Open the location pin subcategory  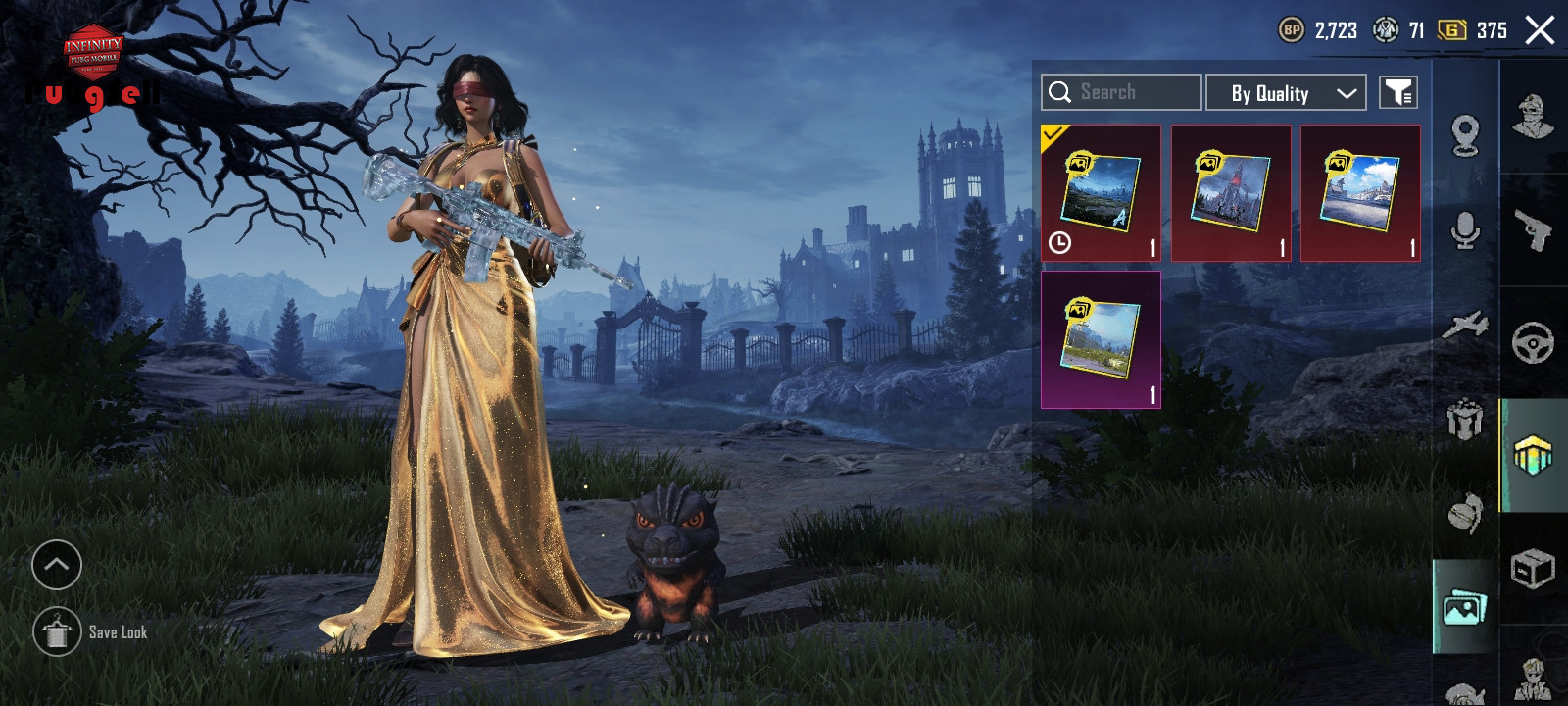click(x=1465, y=135)
